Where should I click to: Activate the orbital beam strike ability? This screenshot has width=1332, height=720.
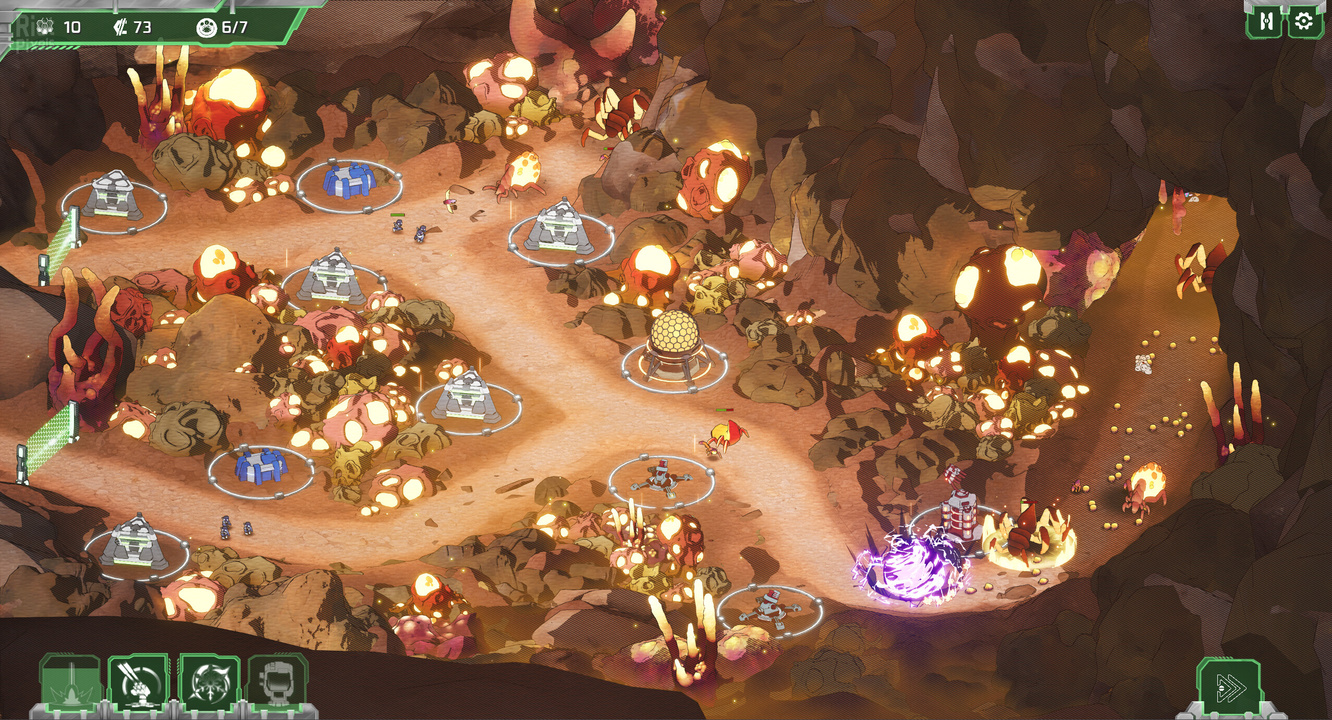click(x=69, y=685)
